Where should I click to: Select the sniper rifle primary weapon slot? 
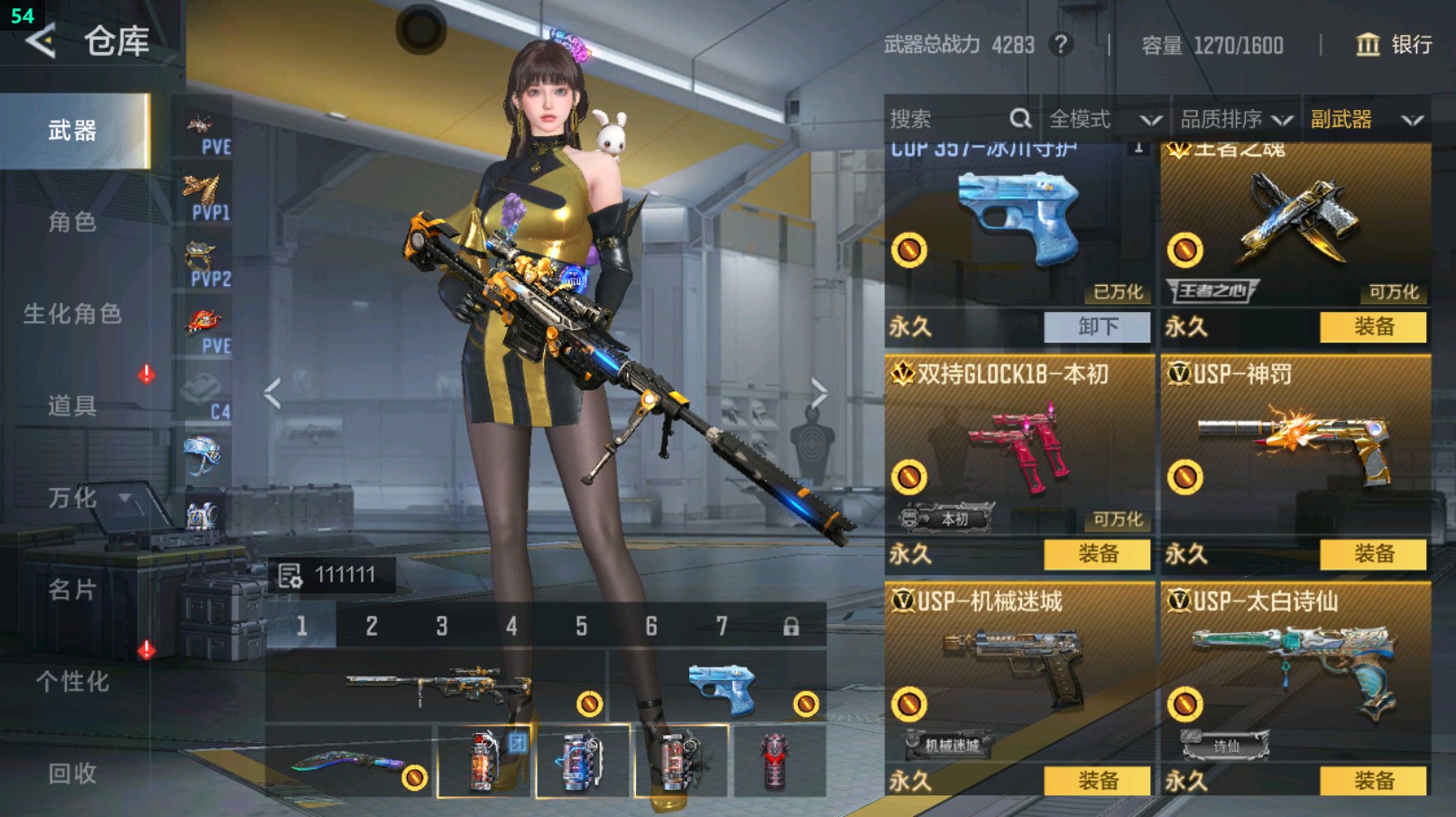coord(437,687)
